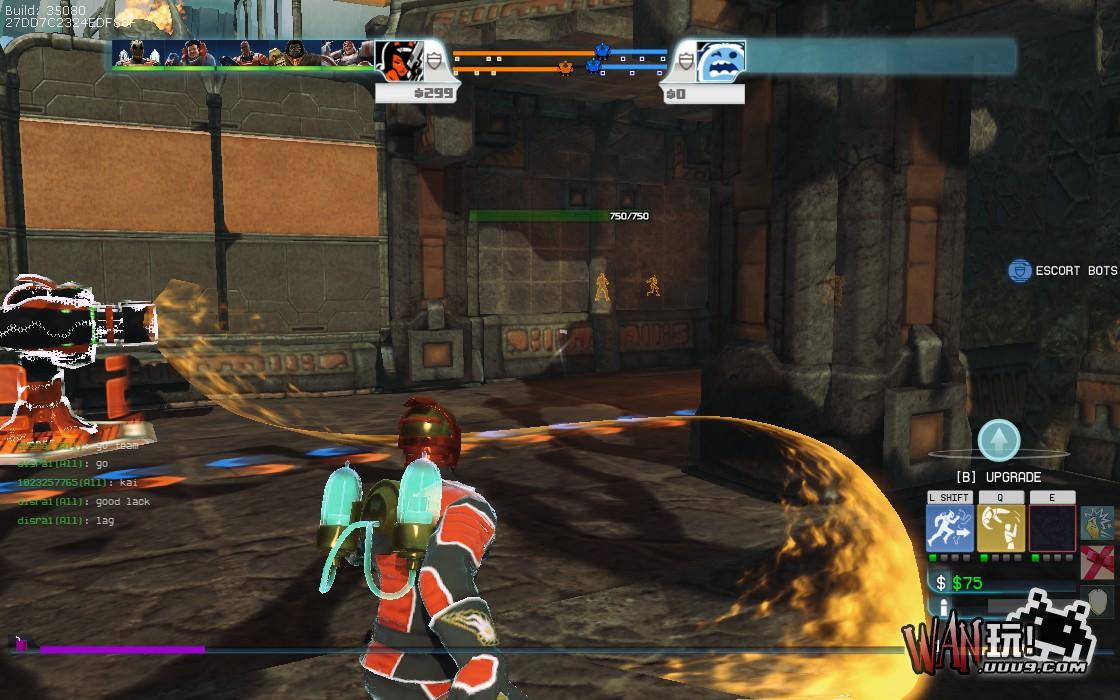Click the teammate portraits strip

click(243, 54)
